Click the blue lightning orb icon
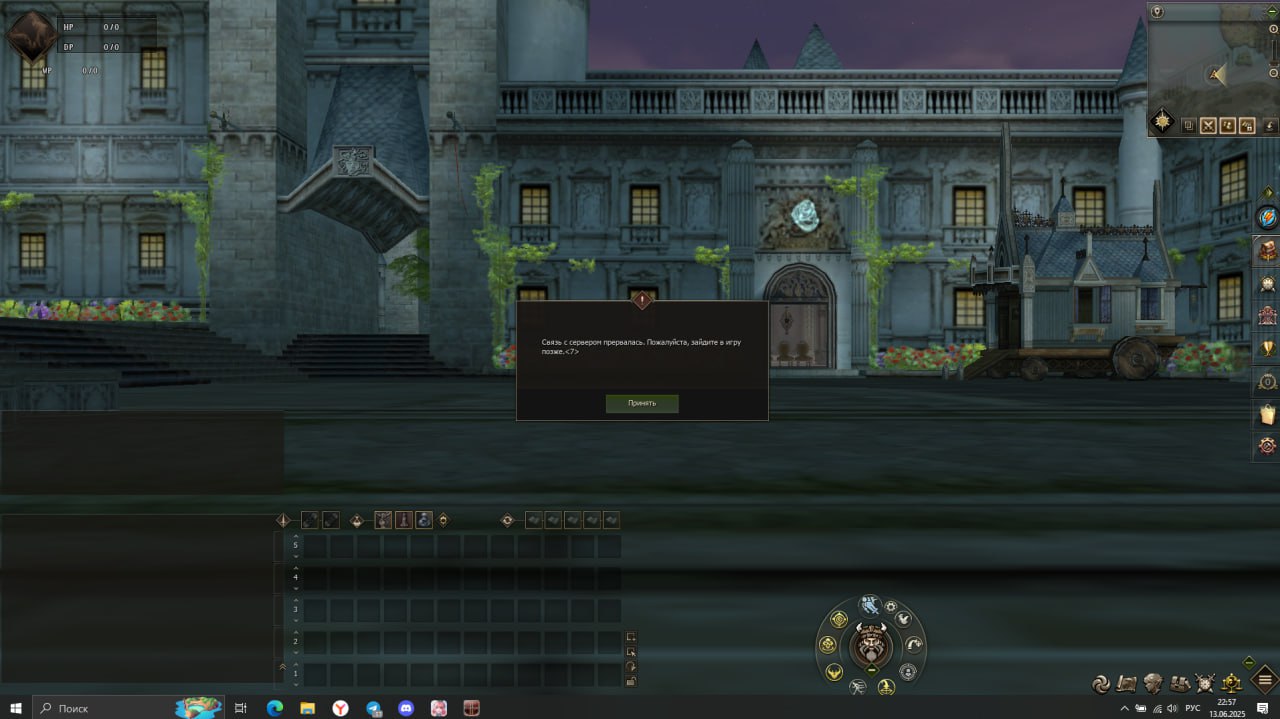The width and height of the screenshot is (1280, 719). 1268,217
